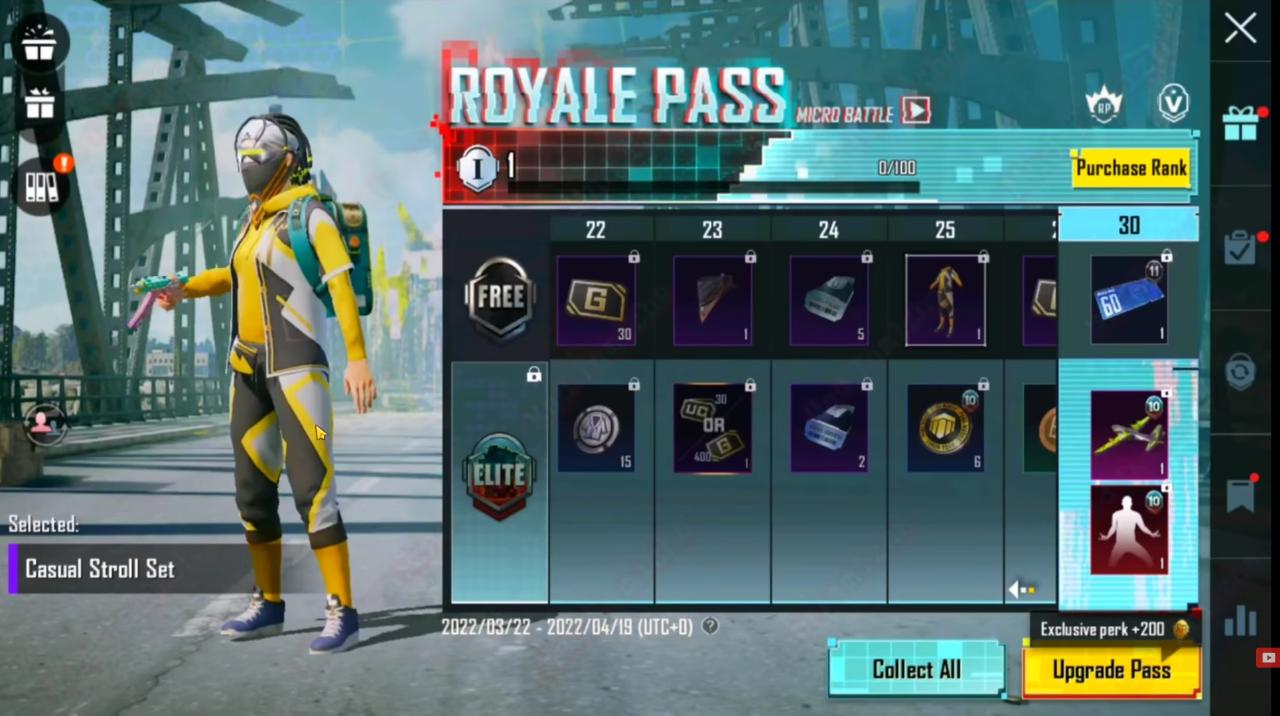Image resolution: width=1280 pixels, height=716 pixels.
Task: Open the wardrobe icon with alert badge
Action: [41, 186]
